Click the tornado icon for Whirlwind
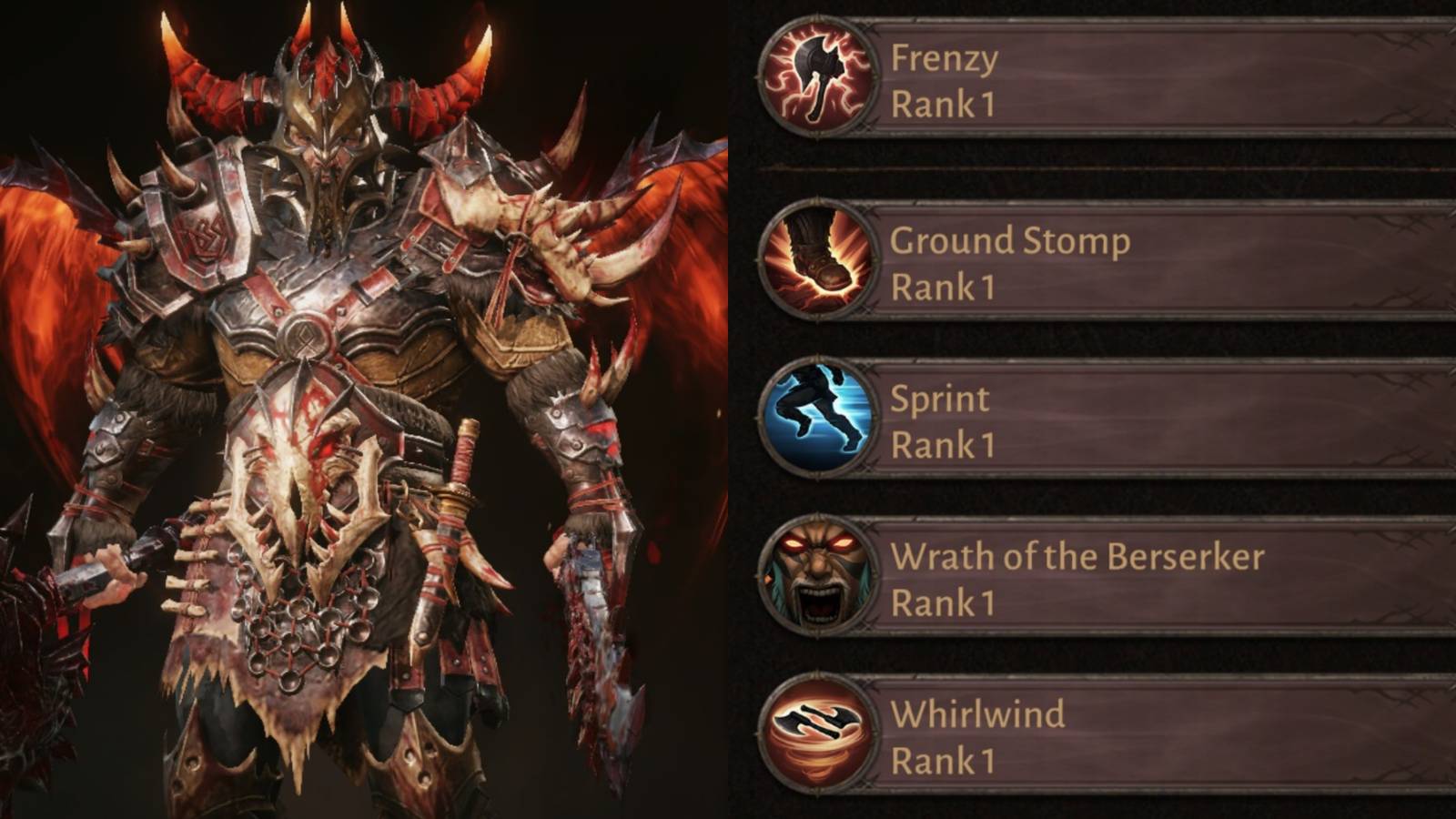The width and height of the screenshot is (1456, 819). pyautogui.click(x=817, y=733)
